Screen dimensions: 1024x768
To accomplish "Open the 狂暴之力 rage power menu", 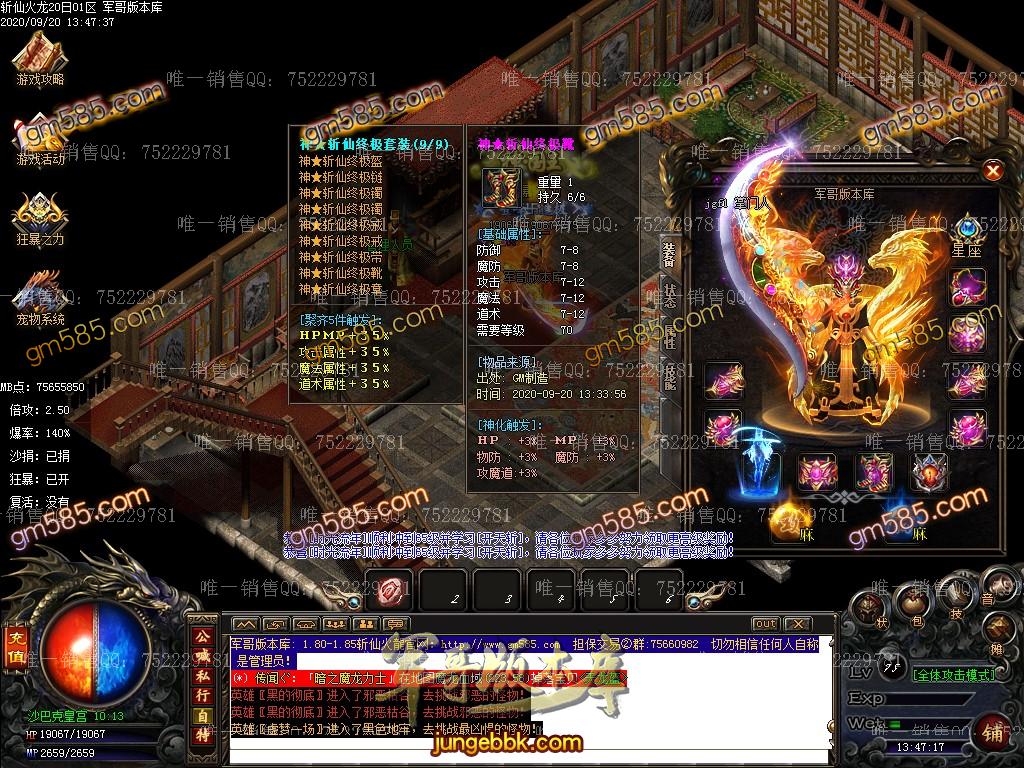I will point(40,218).
